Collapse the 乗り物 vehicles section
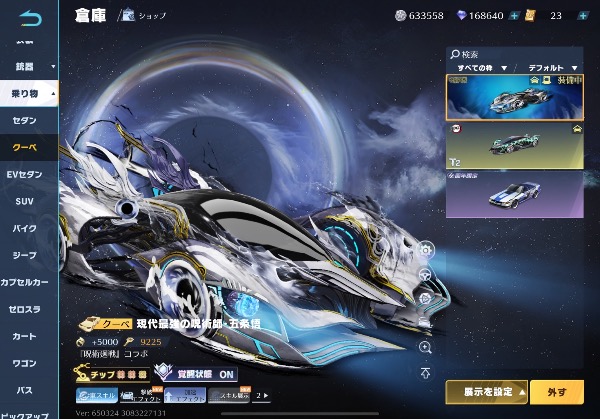 click(29, 93)
